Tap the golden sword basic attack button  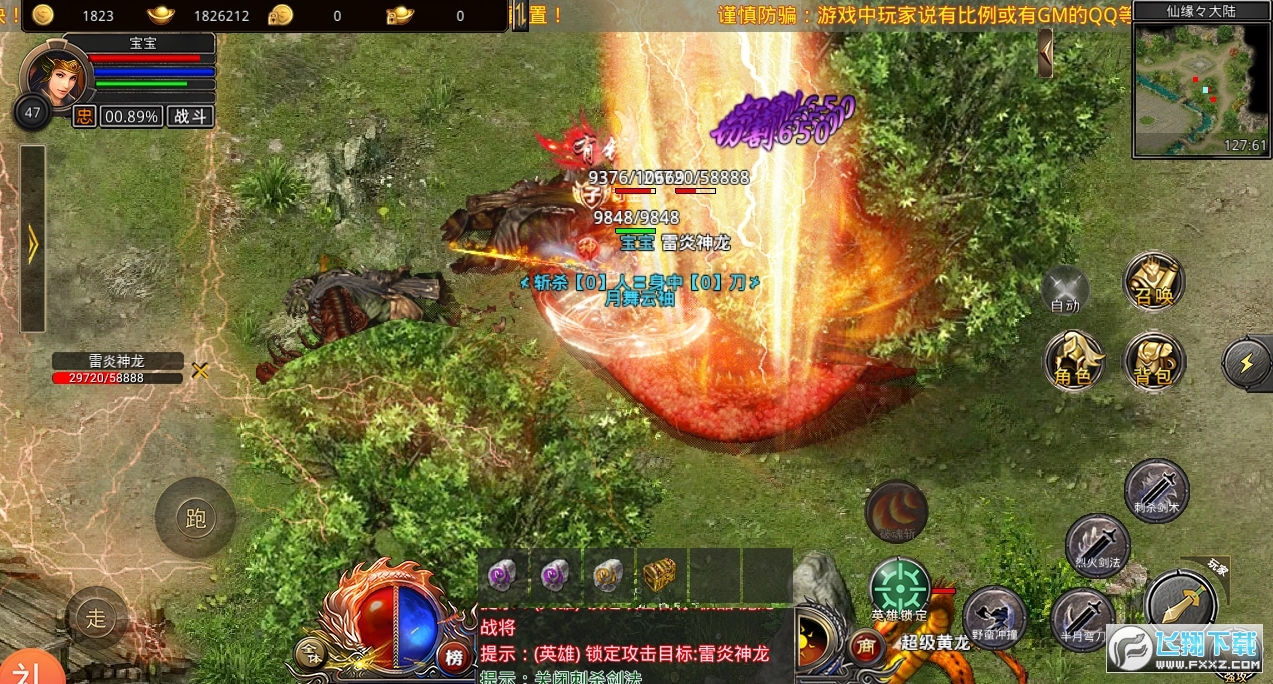1181,603
